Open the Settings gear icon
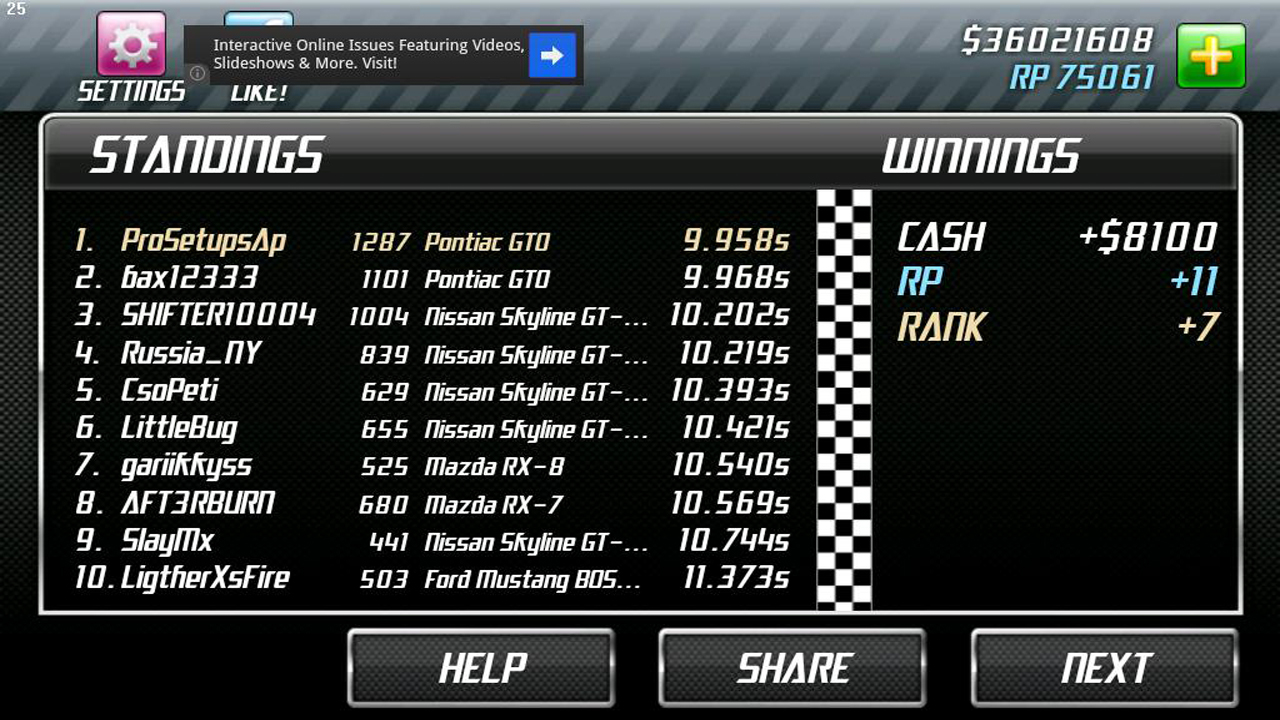Viewport: 1280px width, 720px height. coord(130,44)
